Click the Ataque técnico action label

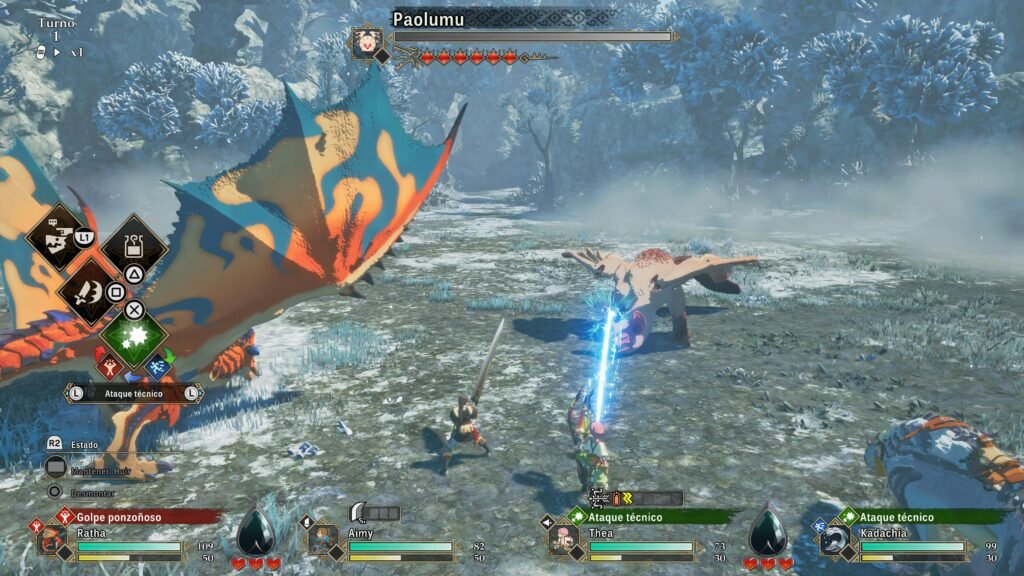coord(133,394)
